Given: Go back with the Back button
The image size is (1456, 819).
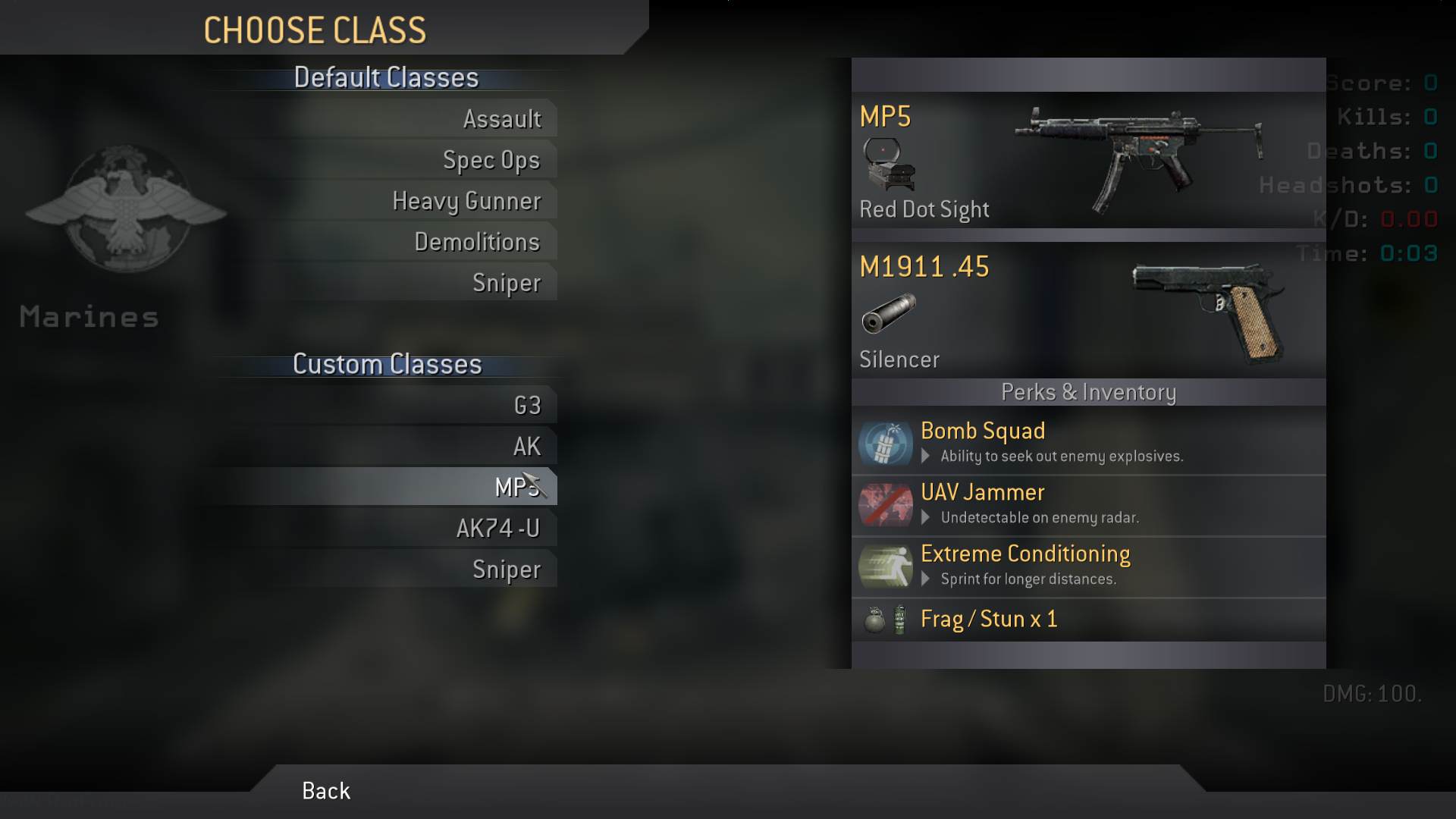Looking at the screenshot, I should coord(326,791).
